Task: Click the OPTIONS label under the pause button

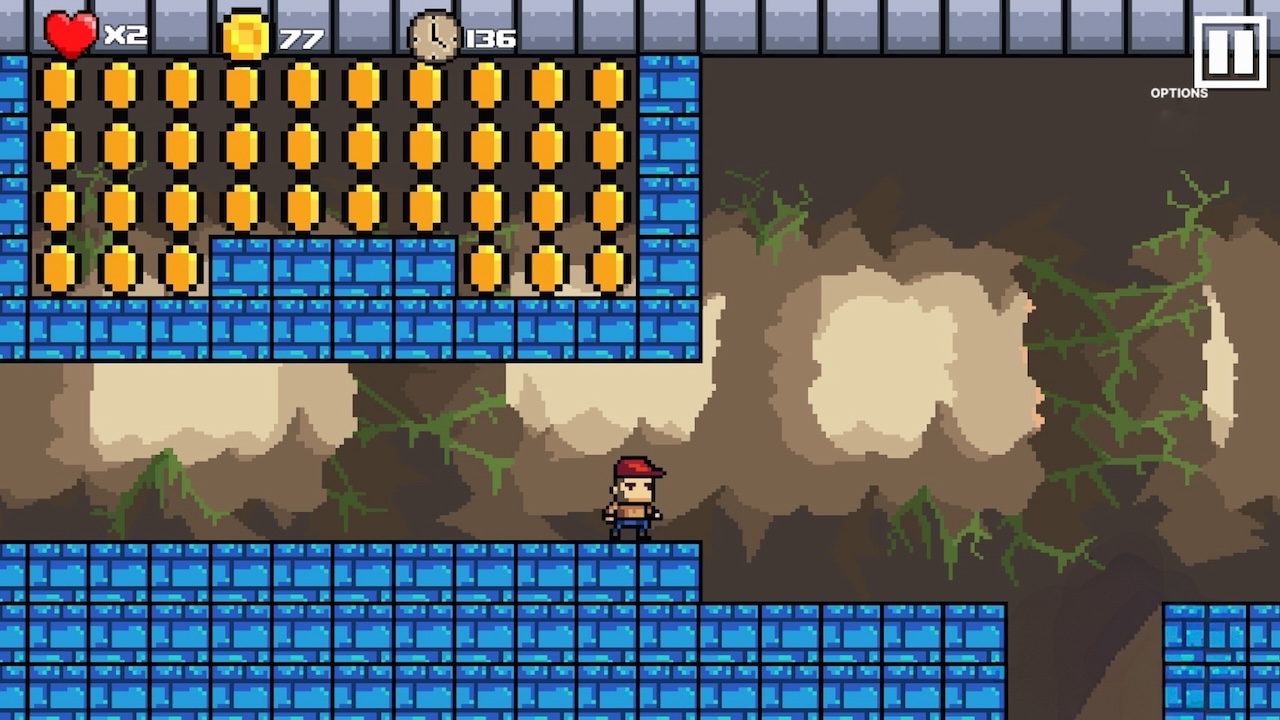Action: tap(1179, 93)
